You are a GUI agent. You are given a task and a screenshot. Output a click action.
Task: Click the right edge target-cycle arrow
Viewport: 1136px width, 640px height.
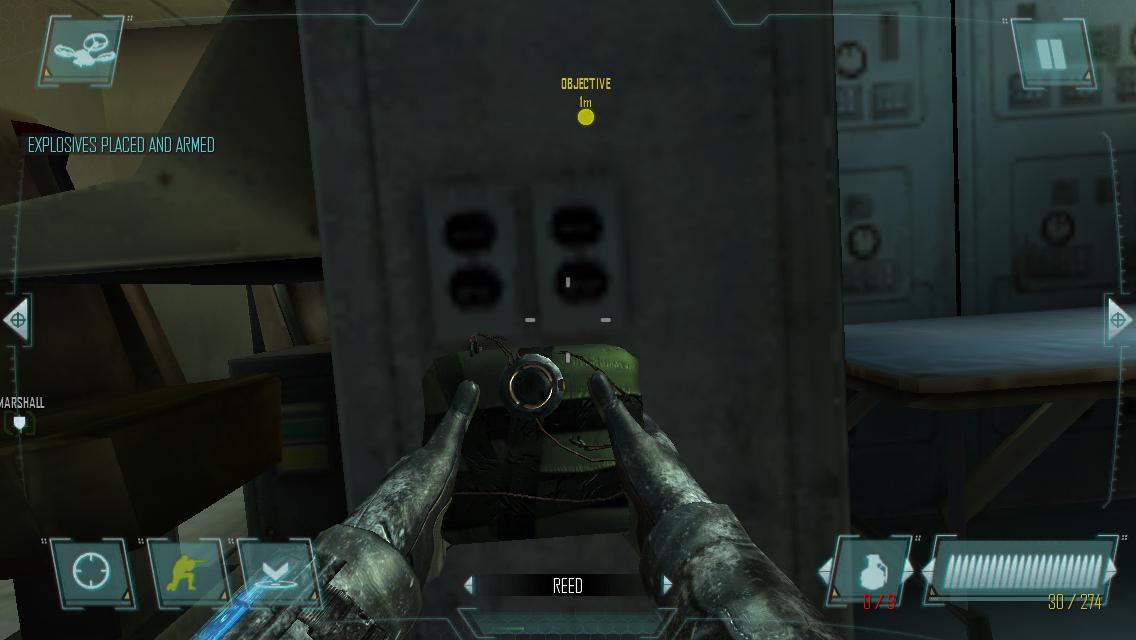coord(1119,321)
